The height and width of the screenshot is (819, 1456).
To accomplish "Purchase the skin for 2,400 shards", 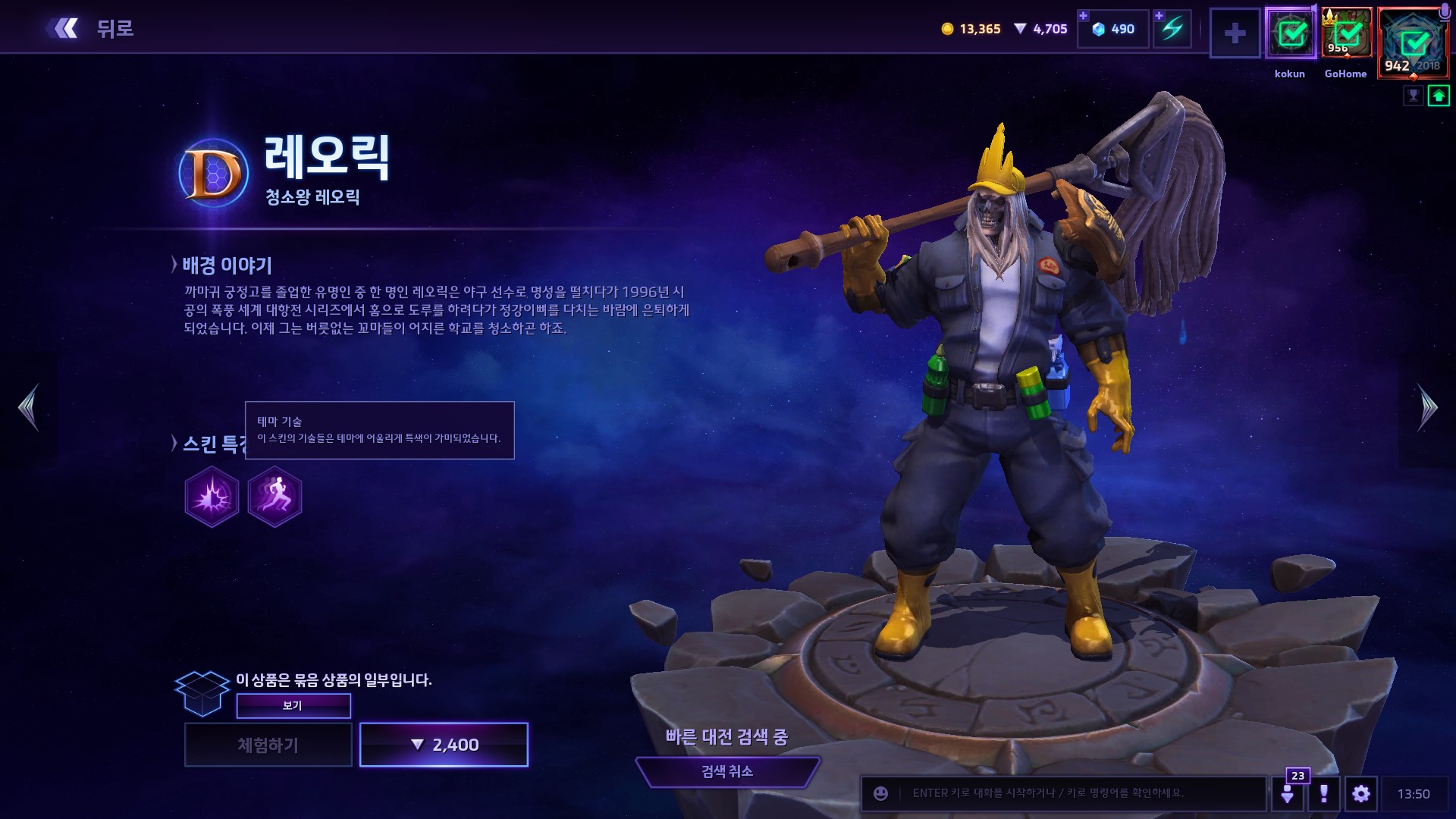I will coord(444,745).
